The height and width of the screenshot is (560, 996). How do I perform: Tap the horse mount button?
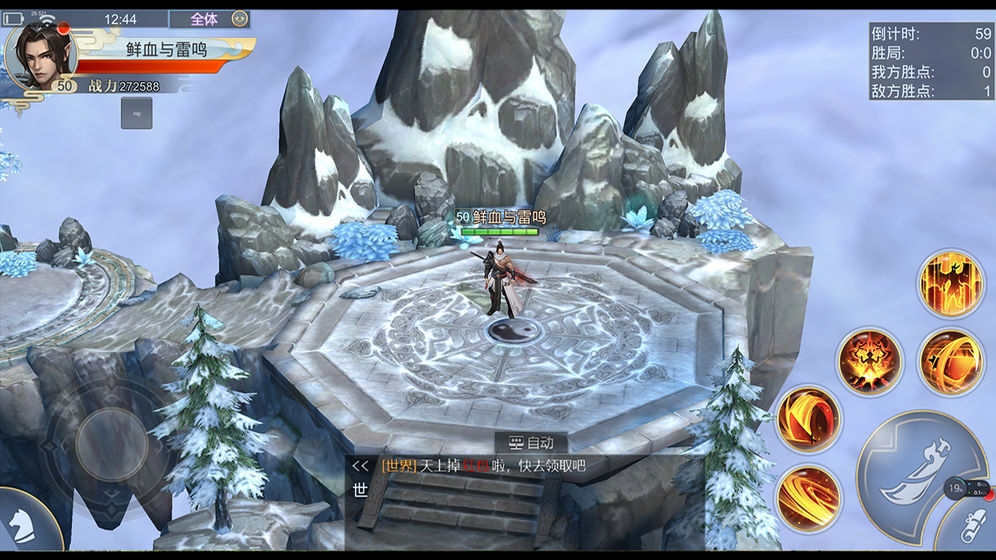click(x=18, y=522)
